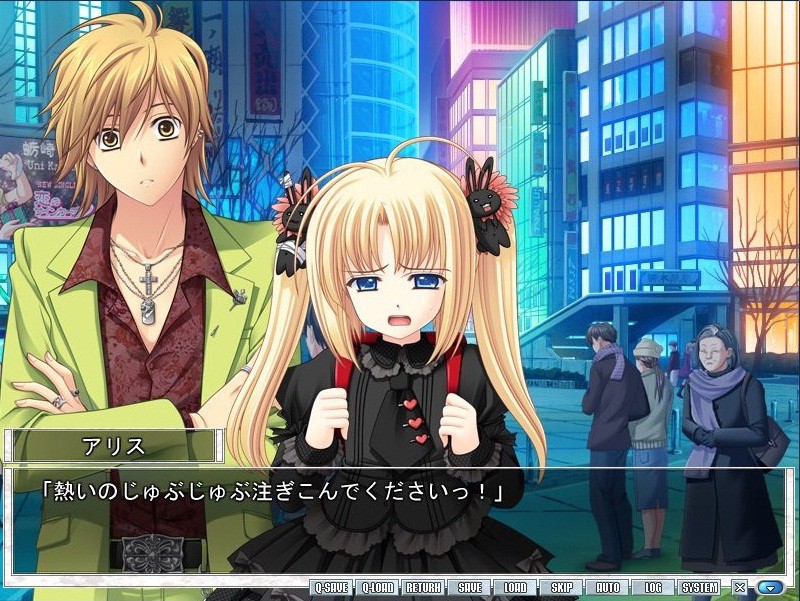The width and height of the screenshot is (800, 601).
Task: Quick load using the Q-LOAD button
Action: pyautogui.click(x=376, y=588)
